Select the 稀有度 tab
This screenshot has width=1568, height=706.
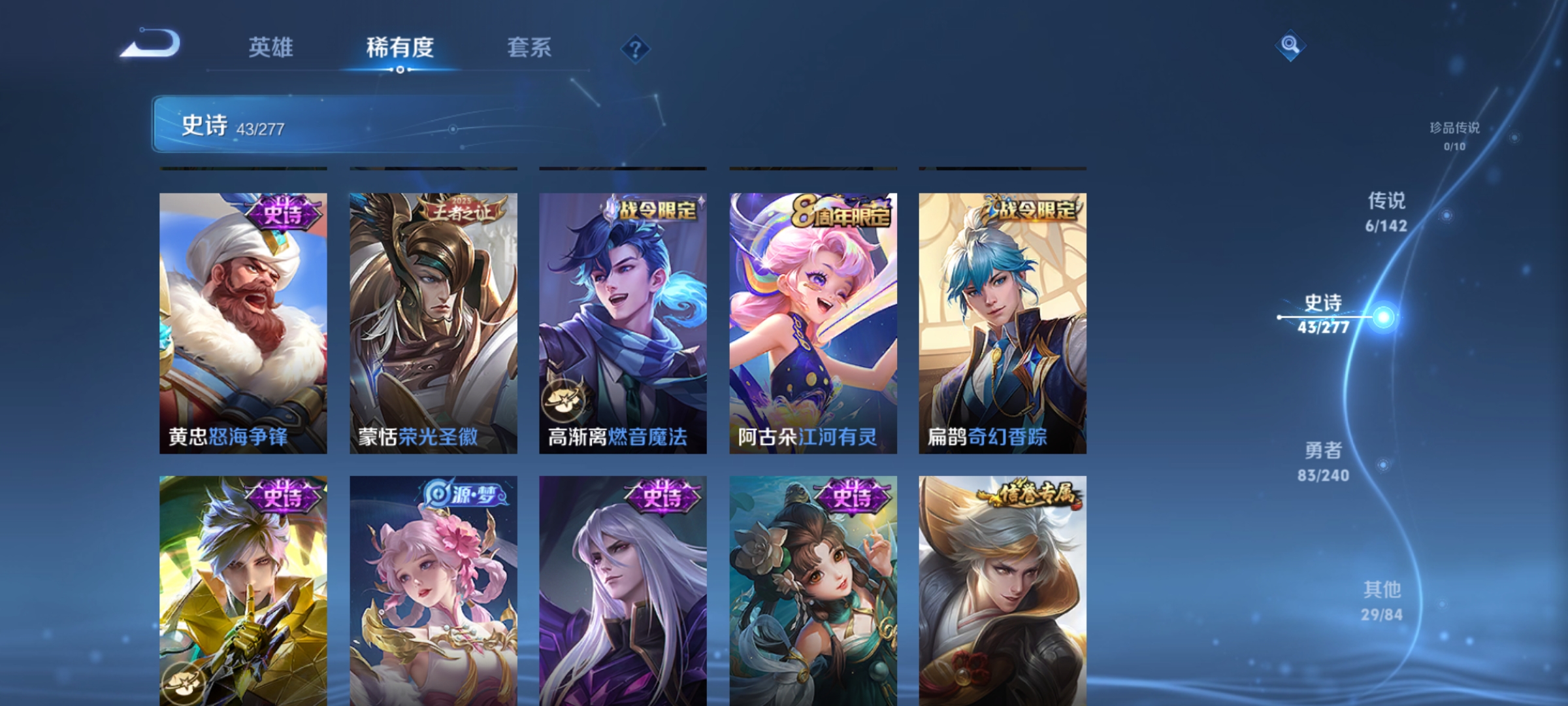(400, 47)
